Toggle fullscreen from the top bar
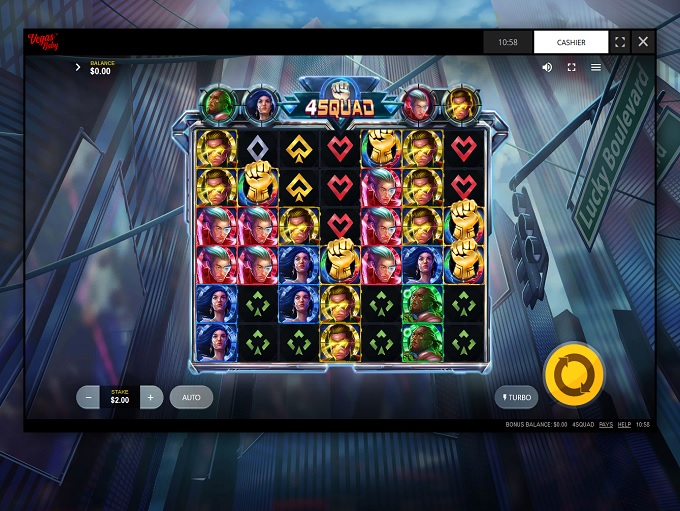Viewport: 680px width, 511px height. [x=620, y=42]
